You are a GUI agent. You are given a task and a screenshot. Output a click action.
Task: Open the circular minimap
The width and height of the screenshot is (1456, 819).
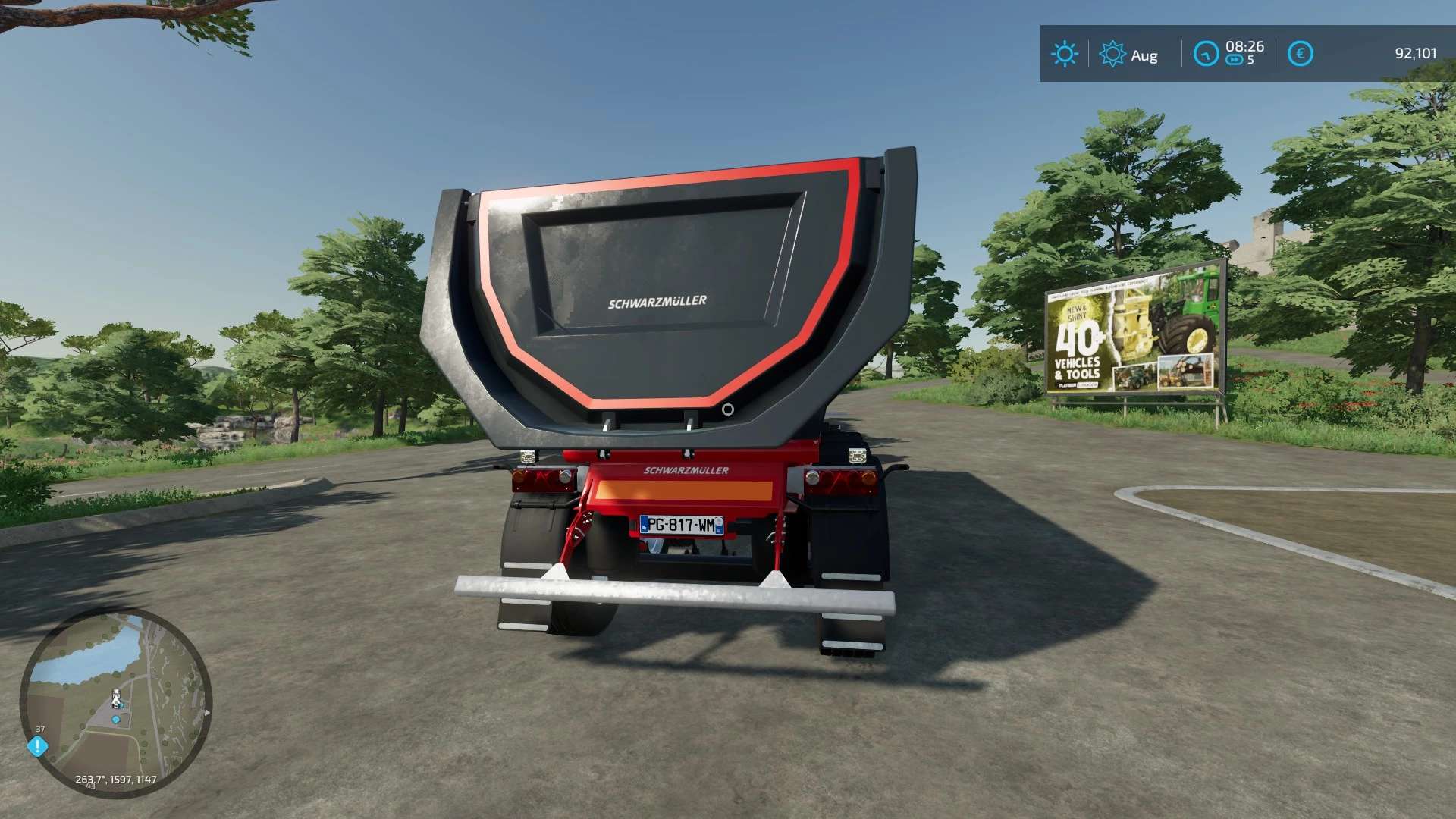[116, 702]
